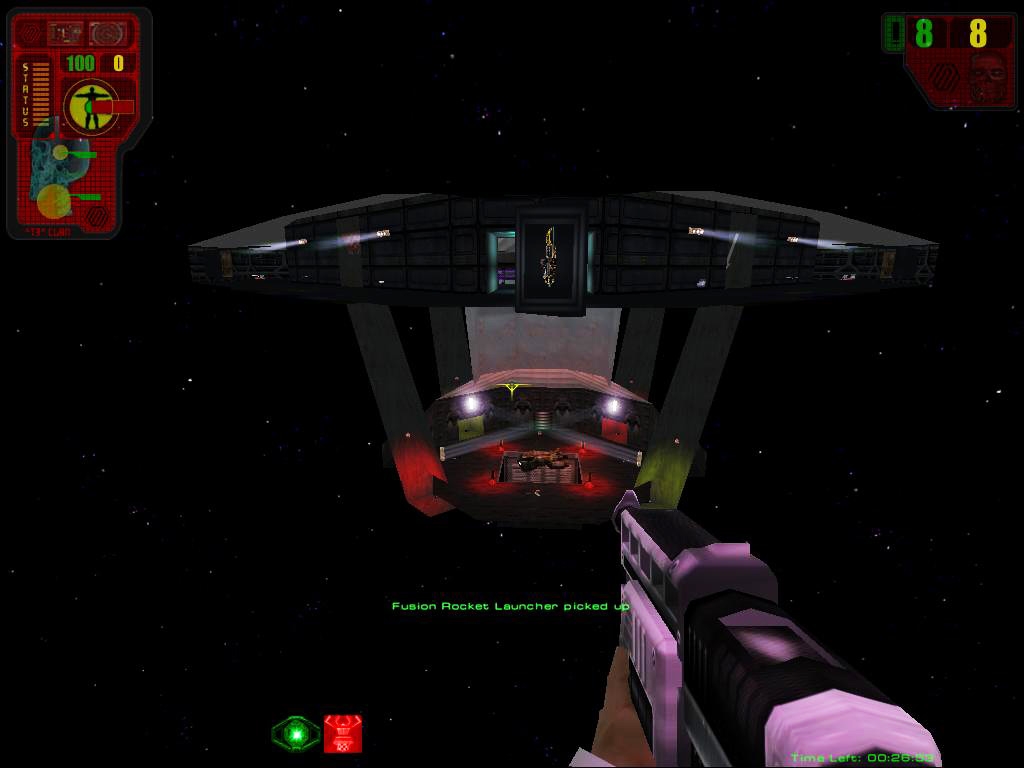Click the circular radar icon atop the status panel
The width and height of the screenshot is (1024, 768).
(x=104, y=35)
